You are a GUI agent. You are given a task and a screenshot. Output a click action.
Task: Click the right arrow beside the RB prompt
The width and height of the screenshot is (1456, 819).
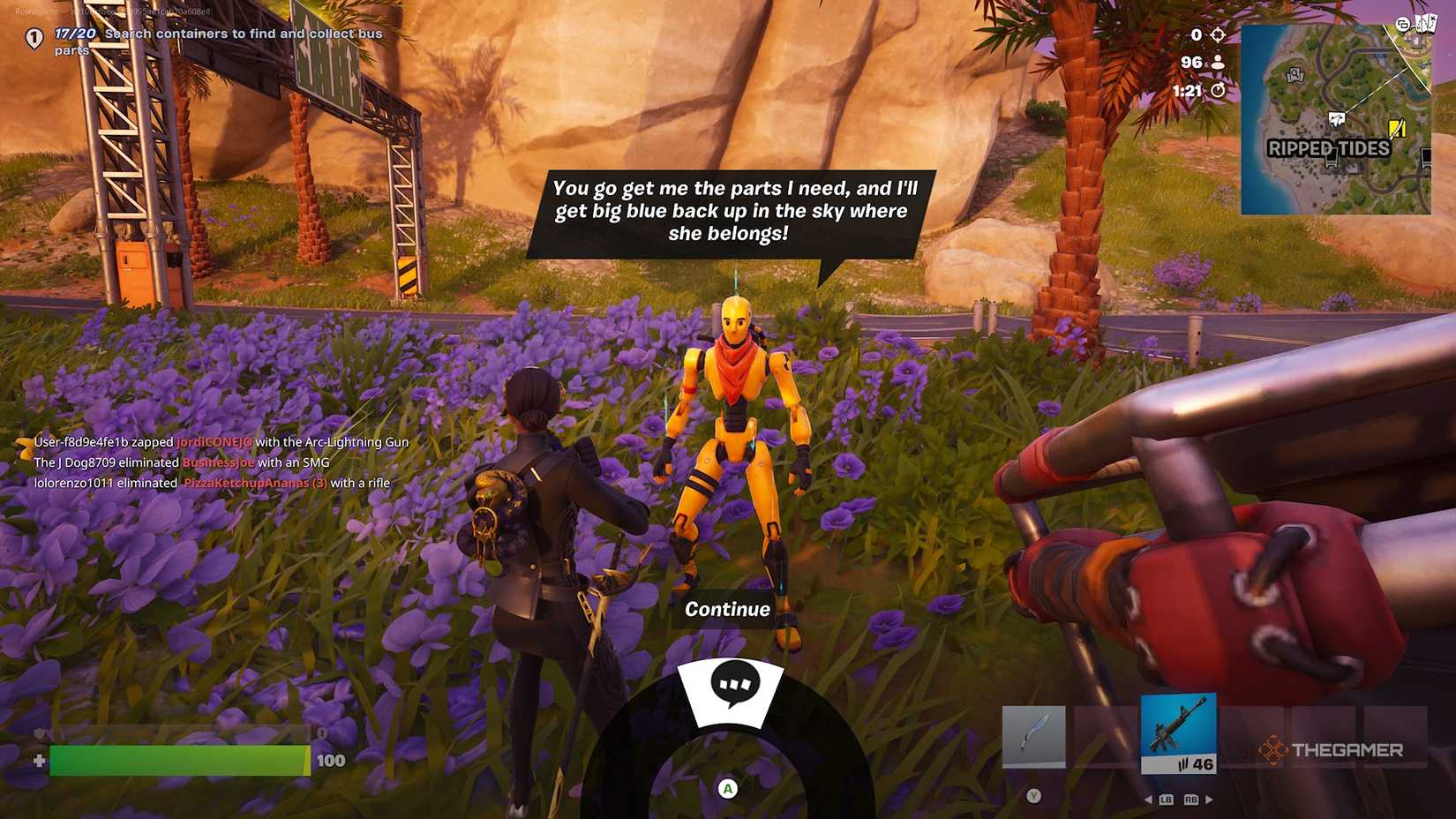pos(1209,799)
